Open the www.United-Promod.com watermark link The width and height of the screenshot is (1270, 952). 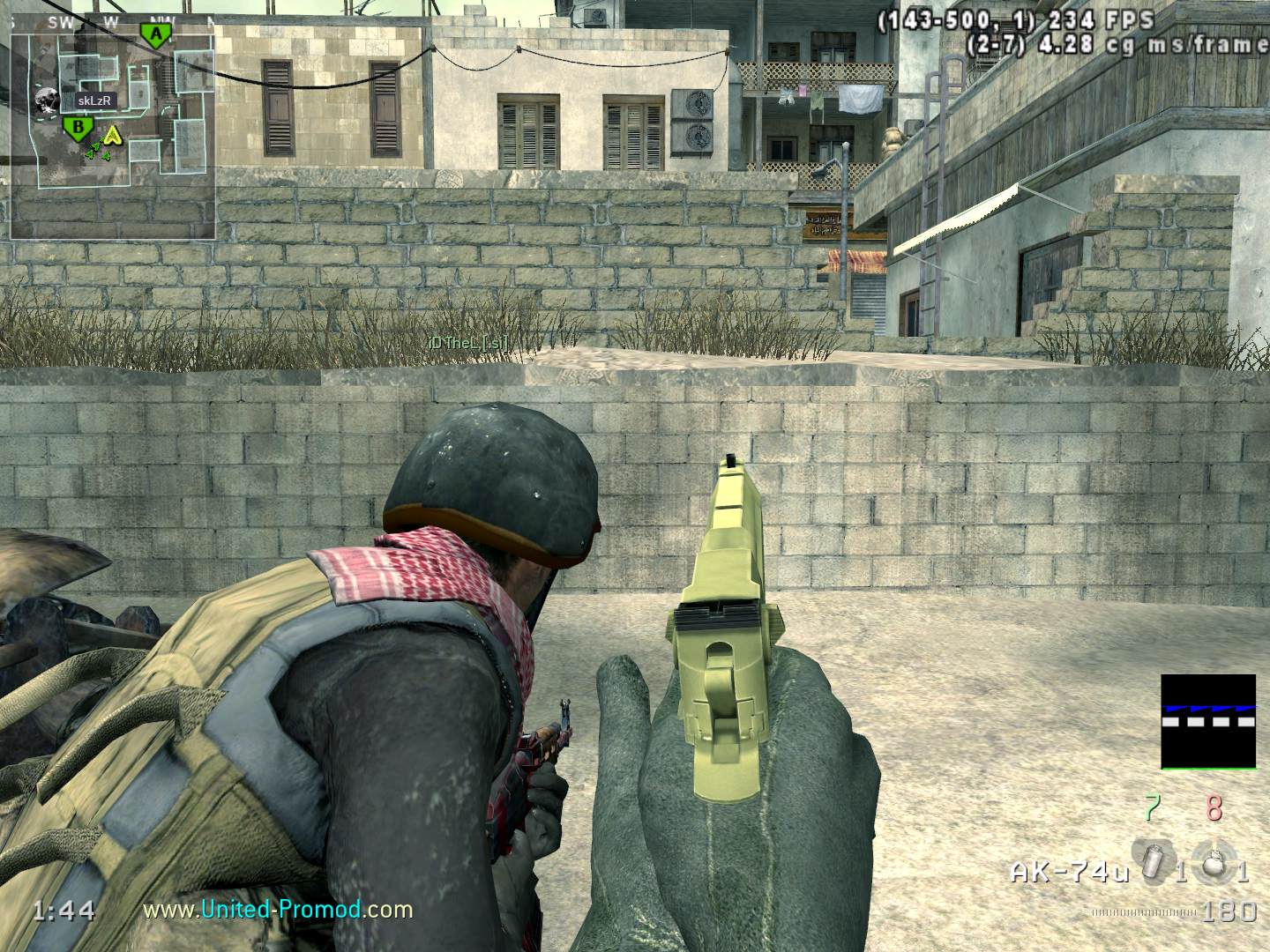278,909
